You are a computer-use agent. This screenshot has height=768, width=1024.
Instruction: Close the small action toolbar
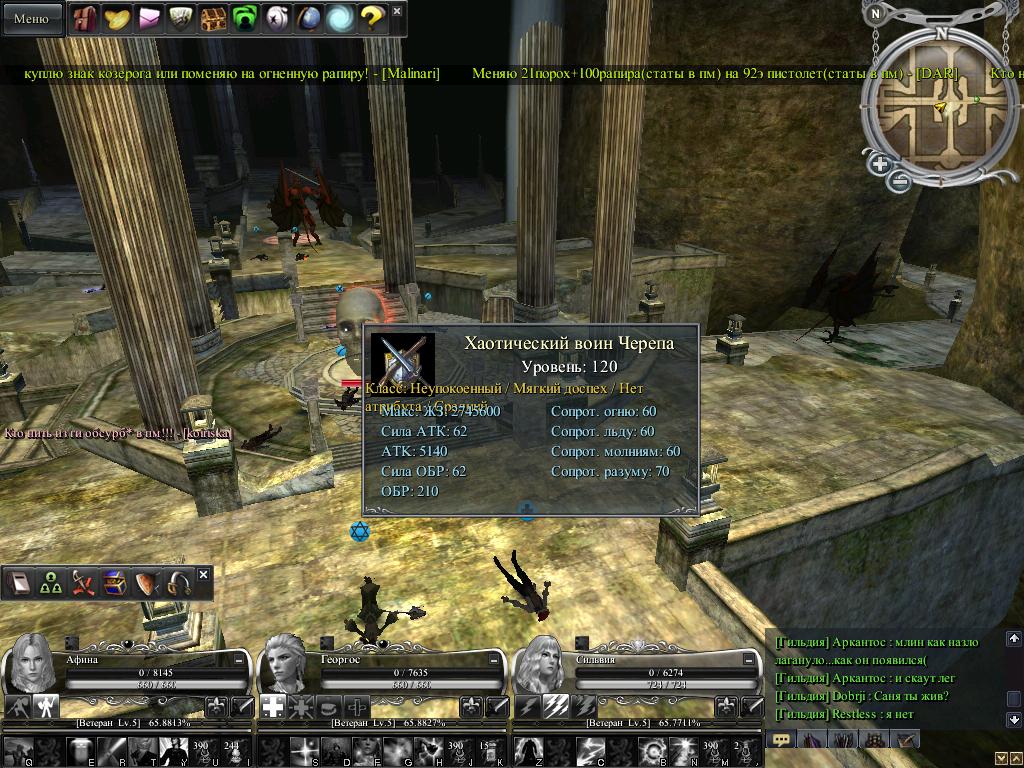(204, 575)
